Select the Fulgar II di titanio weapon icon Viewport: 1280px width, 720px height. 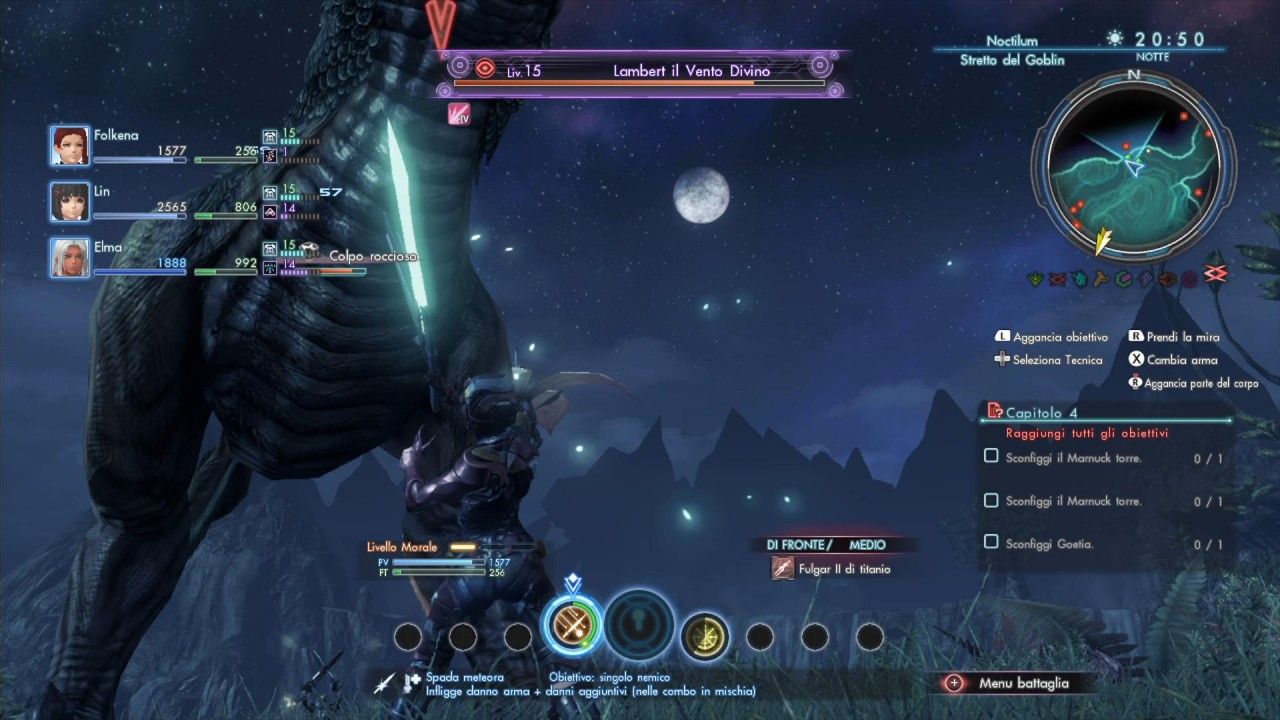(783, 568)
